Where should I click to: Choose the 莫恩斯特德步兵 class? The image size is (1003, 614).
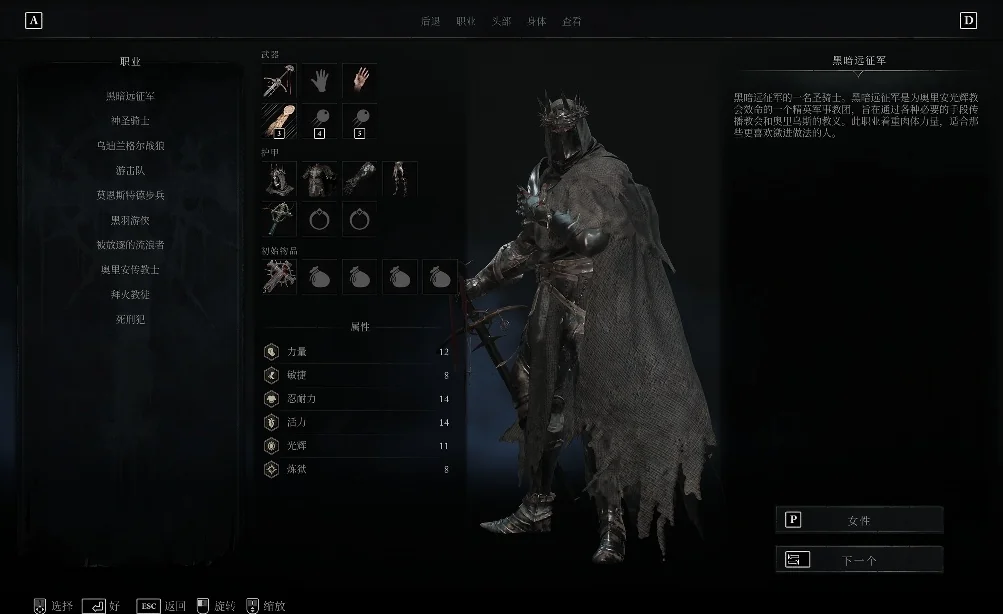pyautogui.click(x=131, y=195)
